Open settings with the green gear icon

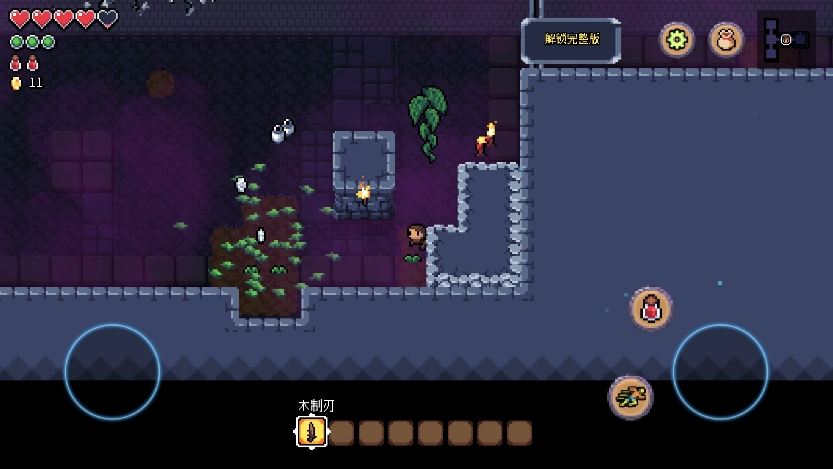coord(677,40)
